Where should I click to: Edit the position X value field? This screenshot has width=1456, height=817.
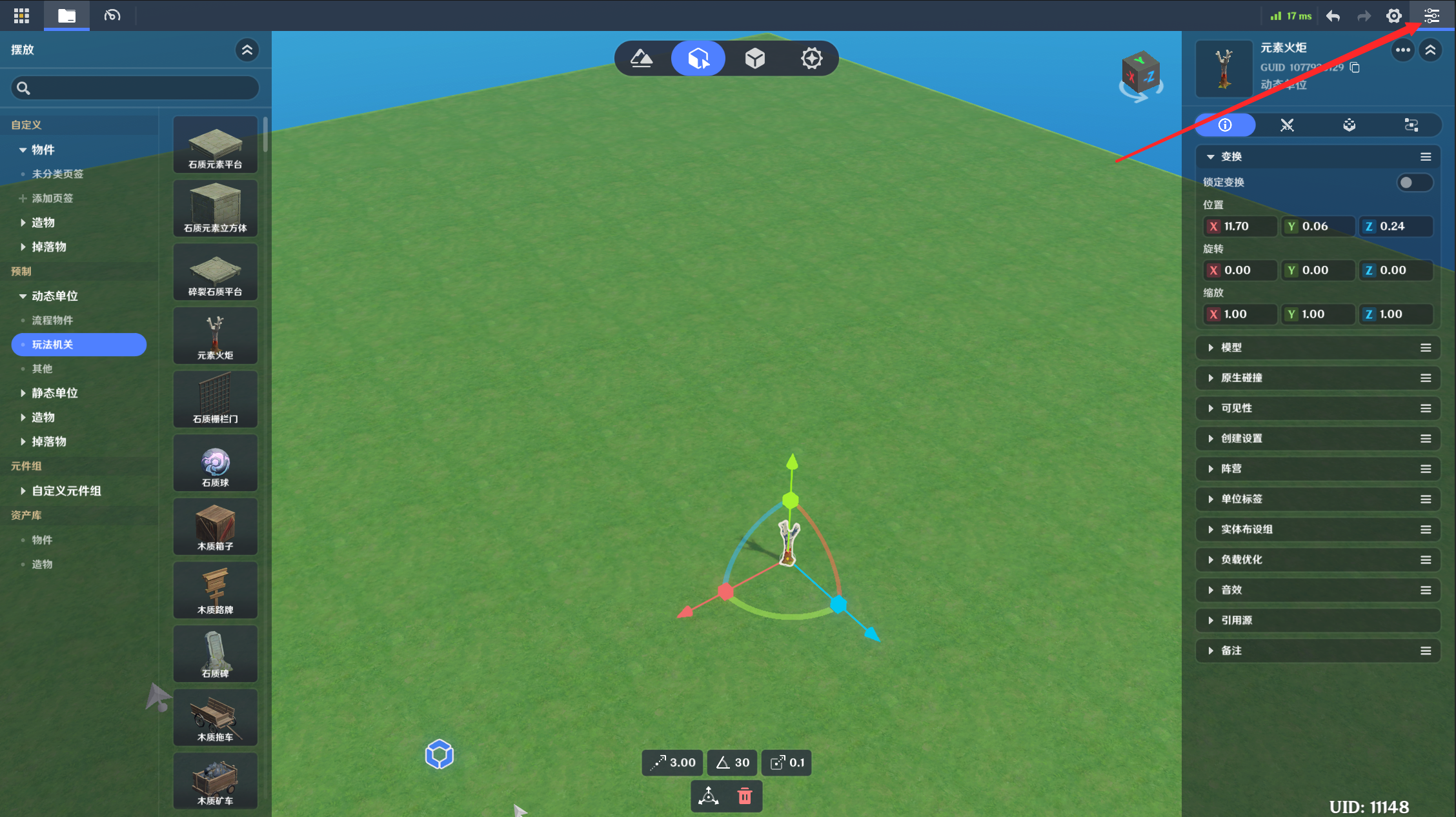1247,227
